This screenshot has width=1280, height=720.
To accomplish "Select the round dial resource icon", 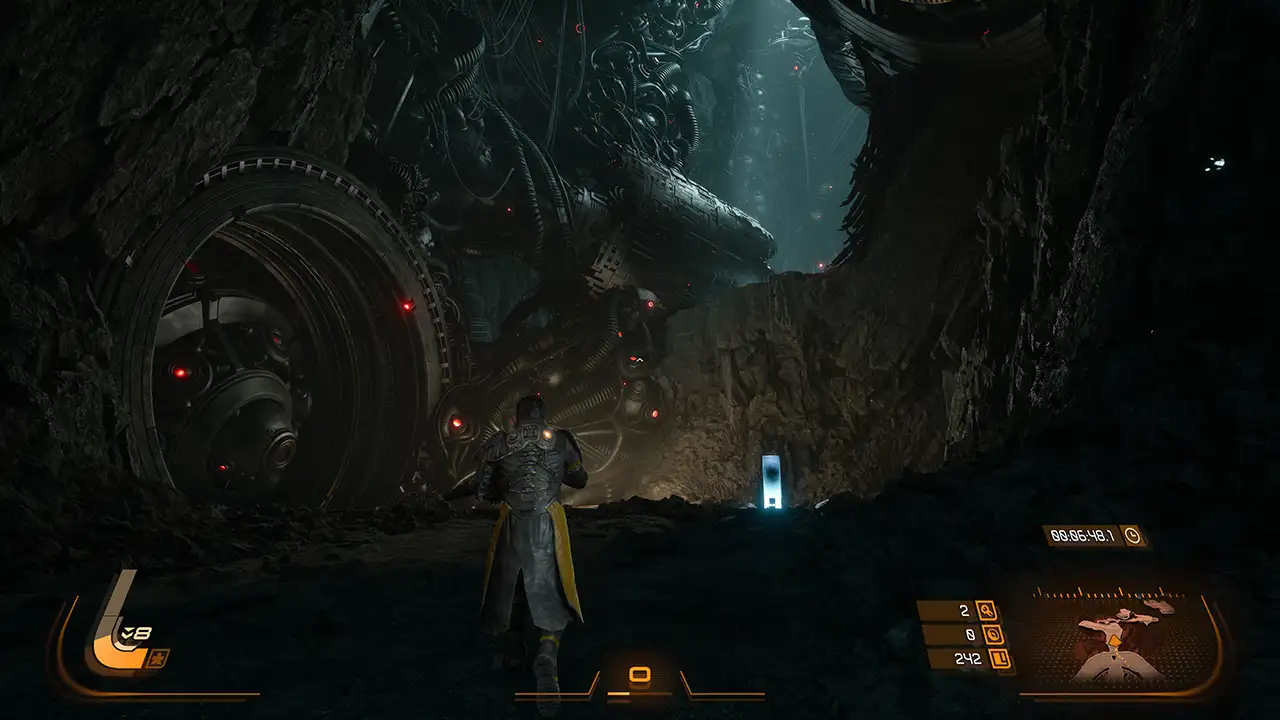I will (x=993, y=634).
